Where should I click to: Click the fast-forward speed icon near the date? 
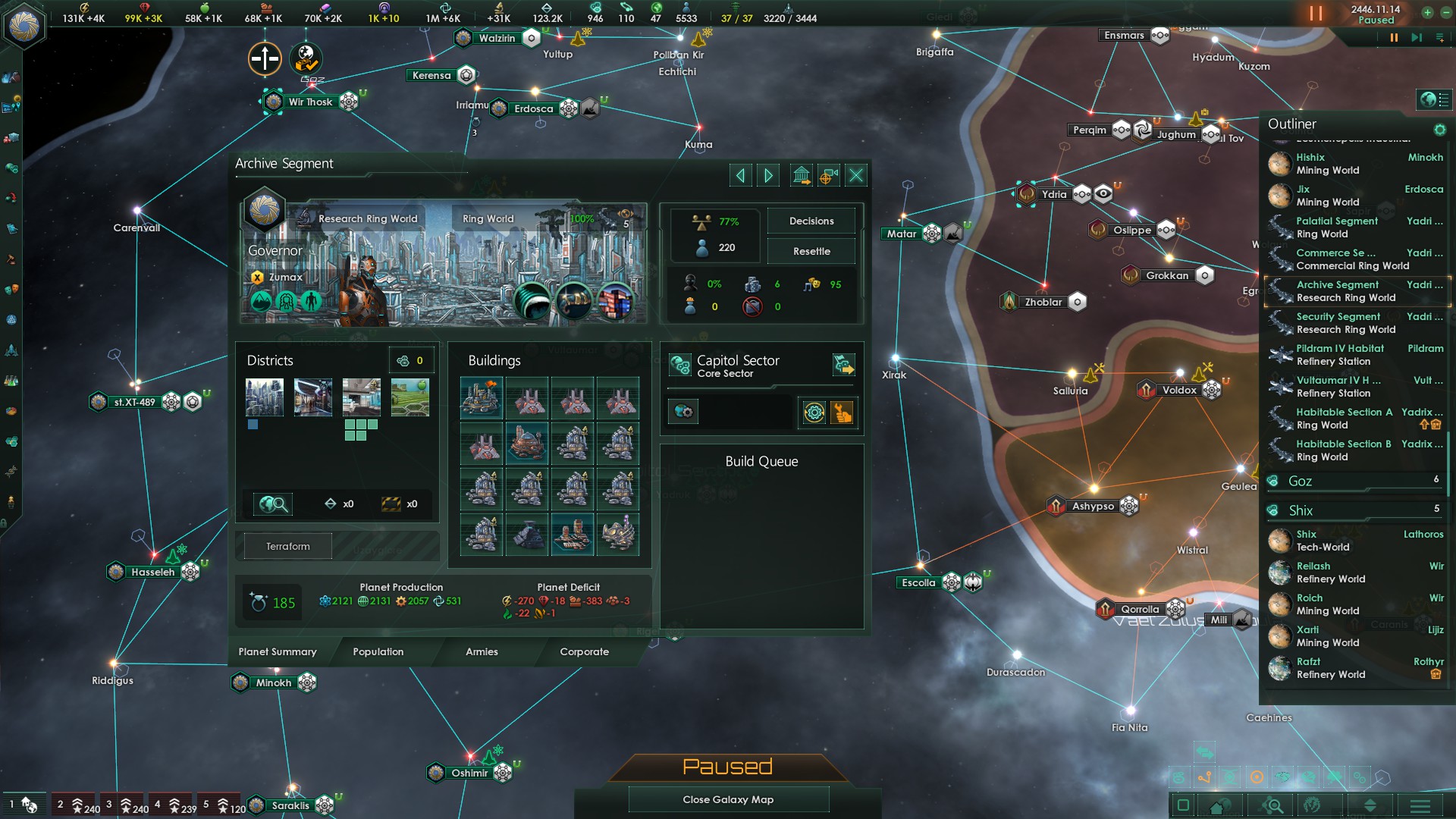[x=1417, y=36]
